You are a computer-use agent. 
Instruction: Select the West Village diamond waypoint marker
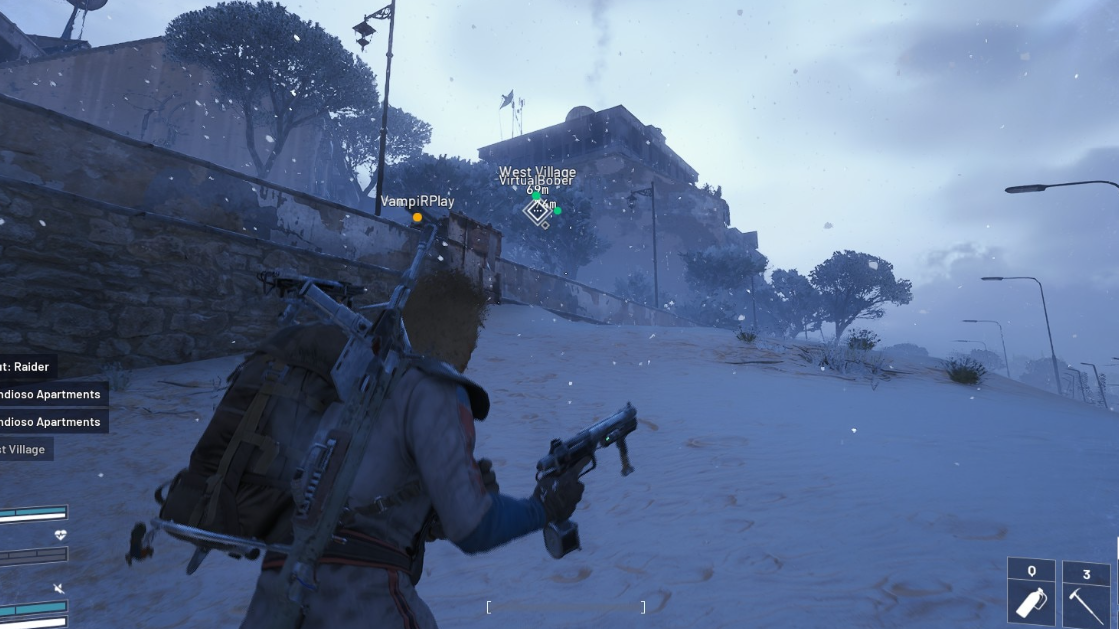pos(538,211)
